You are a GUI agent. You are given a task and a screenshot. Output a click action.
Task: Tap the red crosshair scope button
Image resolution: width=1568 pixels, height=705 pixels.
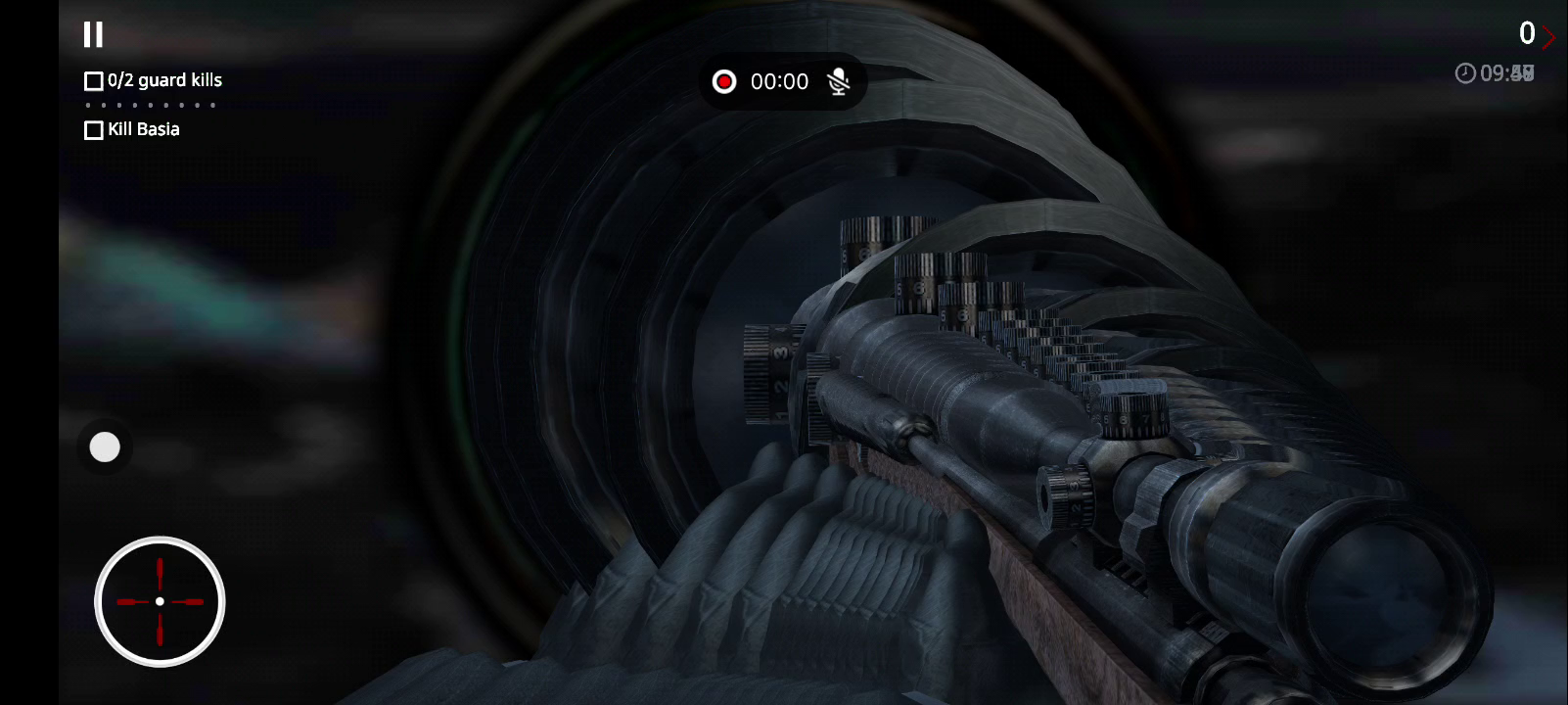pos(160,601)
